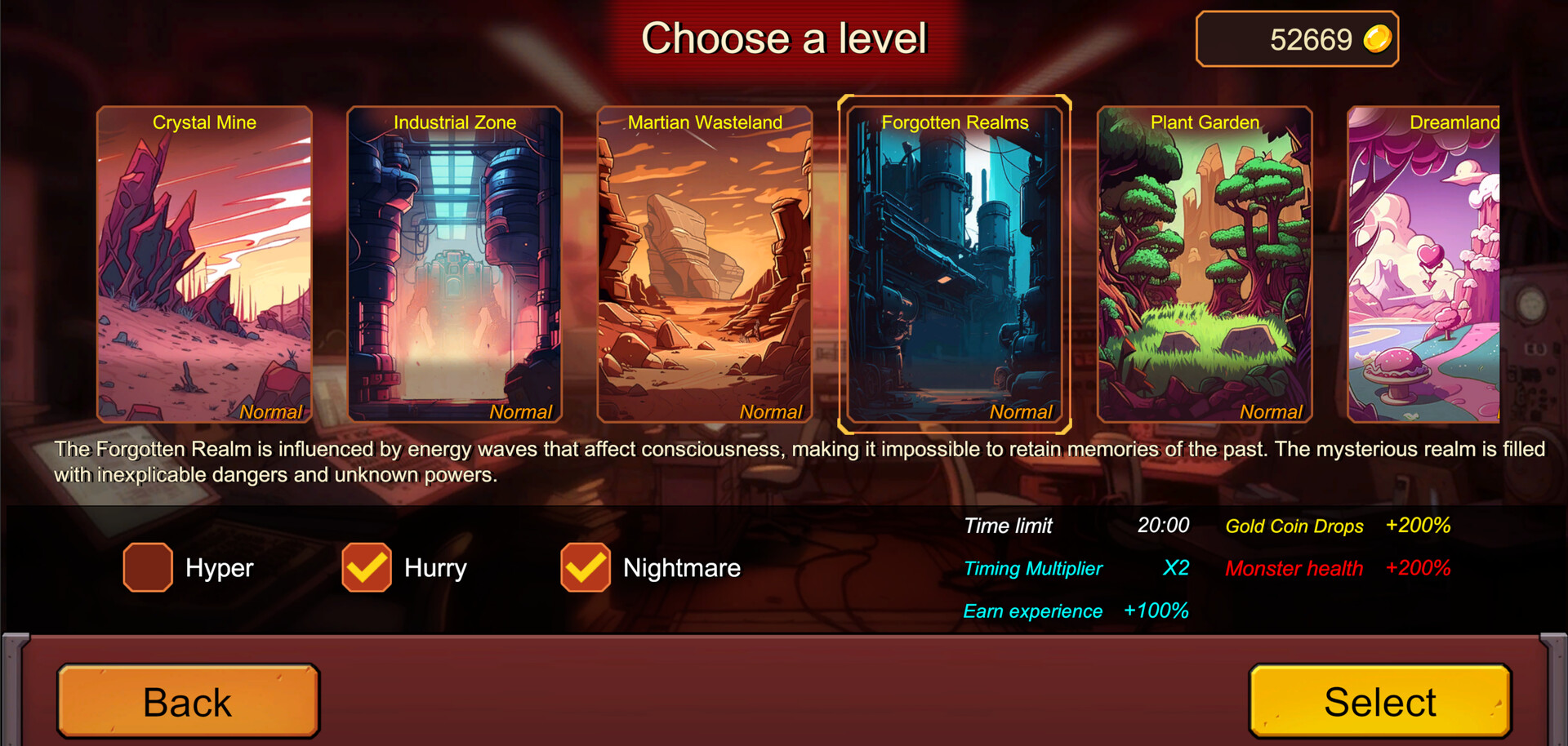Viewport: 1568px width, 746px height.
Task: Click the Choose a level header
Action: point(785,38)
